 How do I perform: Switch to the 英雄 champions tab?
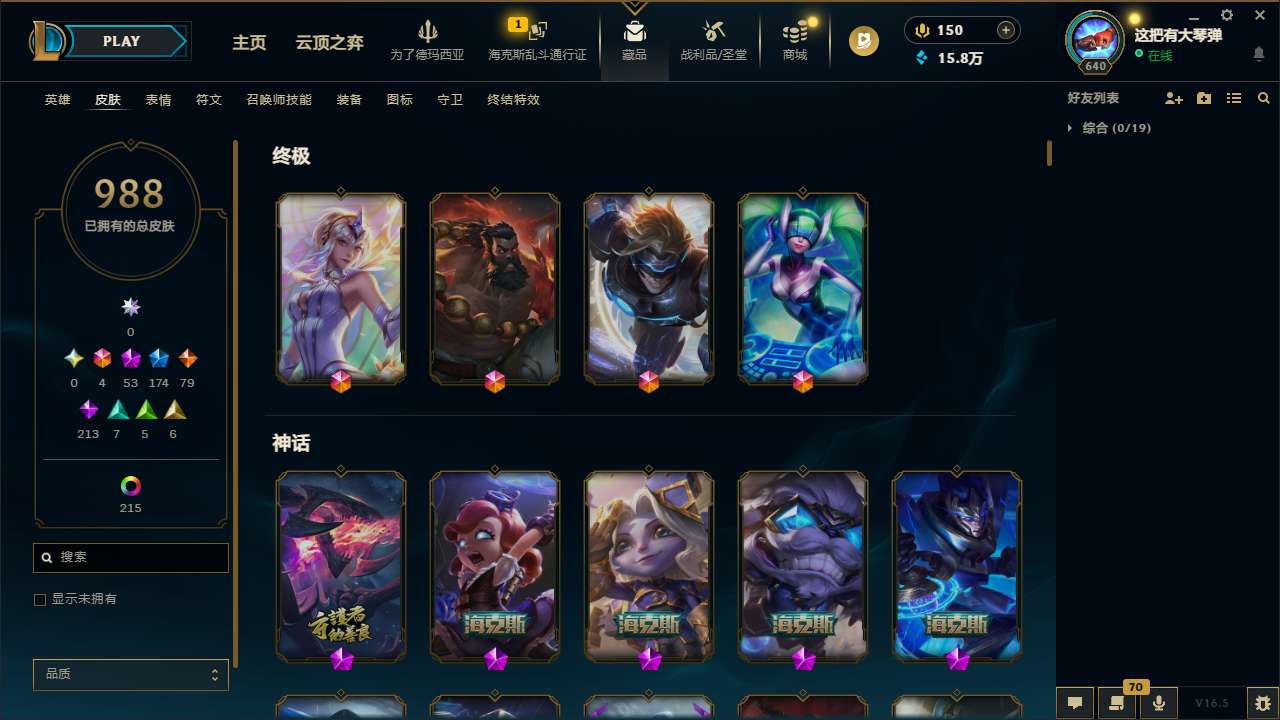[x=57, y=100]
